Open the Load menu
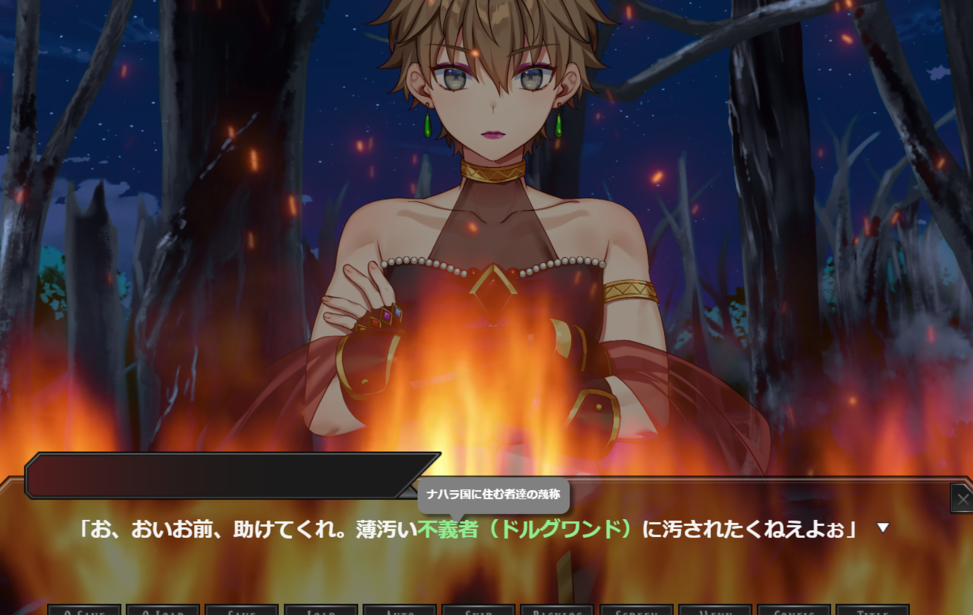Screen dimensions: 973x615 click(x=320, y=609)
